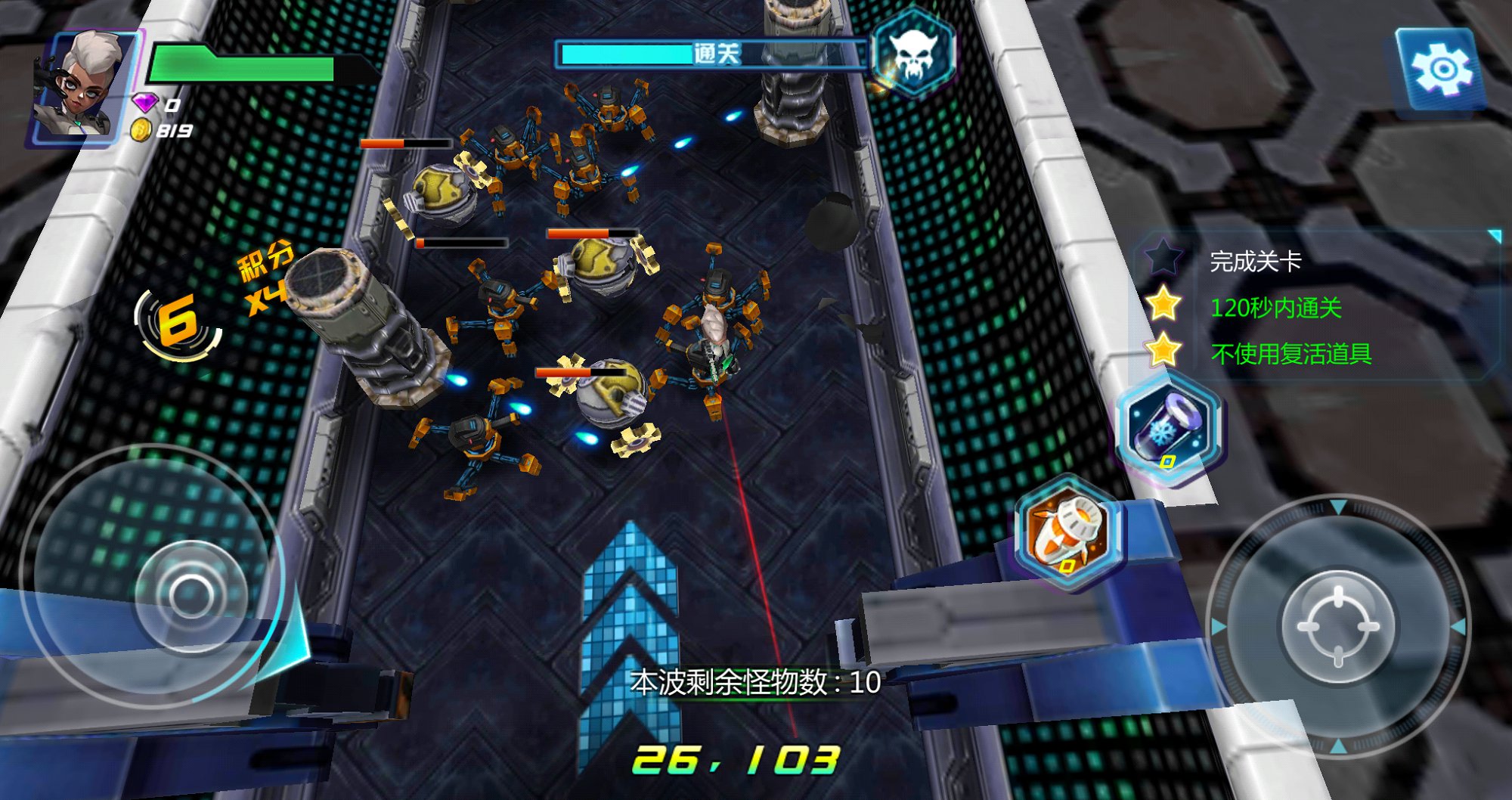Tap the boss skull progress icon
1512x800 pixels.
[913, 52]
